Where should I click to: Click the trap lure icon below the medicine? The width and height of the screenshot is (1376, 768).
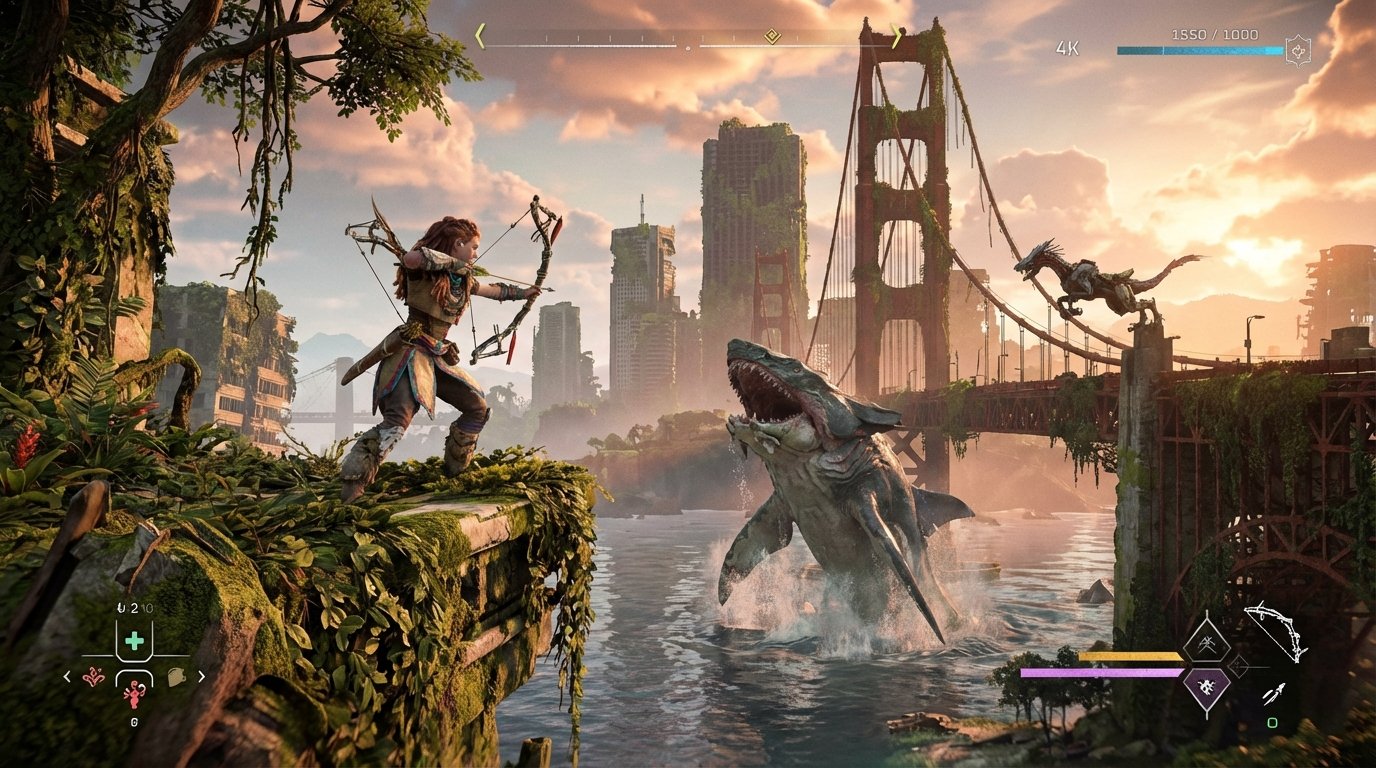tap(134, 695)
